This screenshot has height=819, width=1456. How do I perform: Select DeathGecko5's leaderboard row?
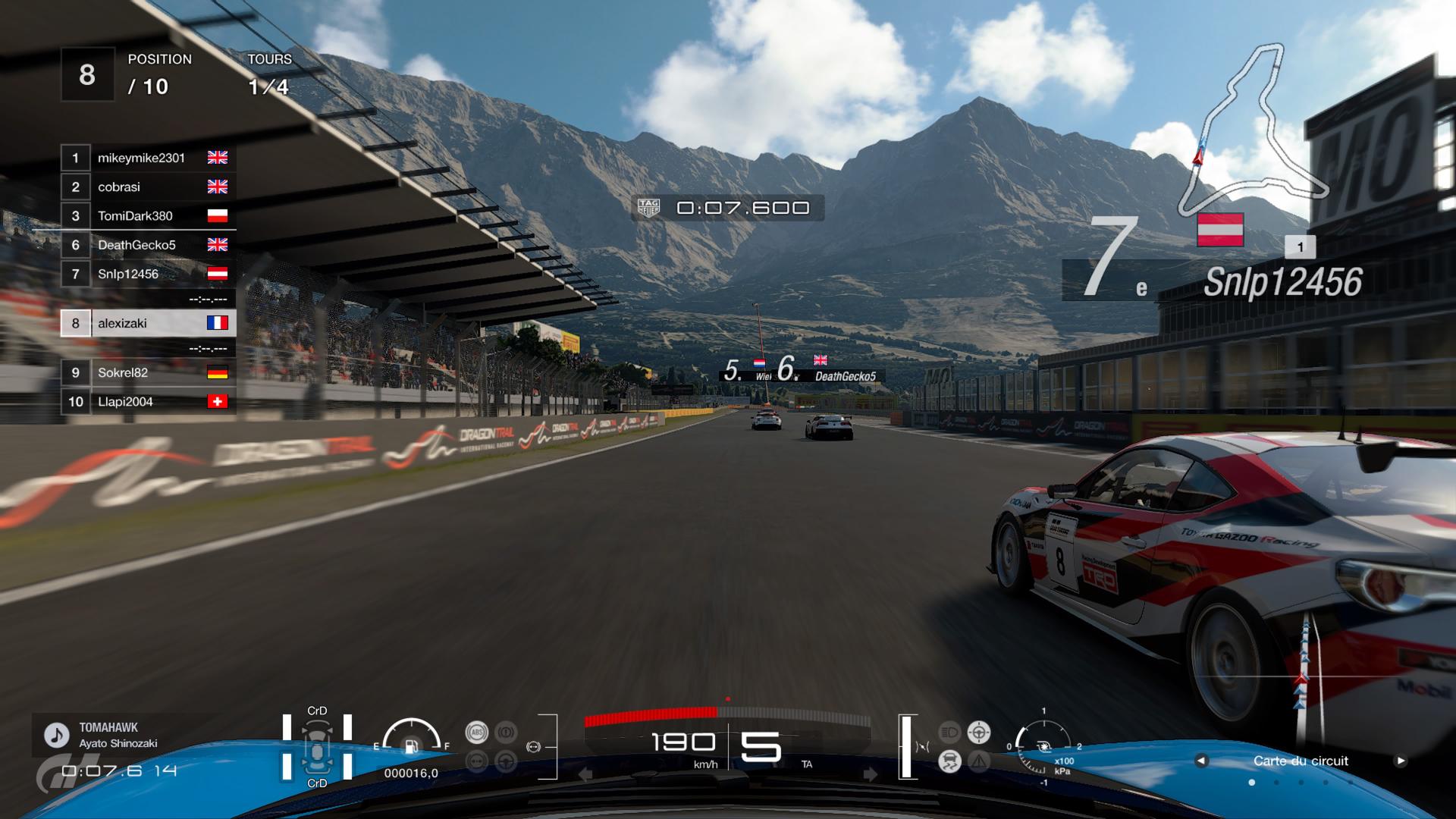(x=149, y=245)
